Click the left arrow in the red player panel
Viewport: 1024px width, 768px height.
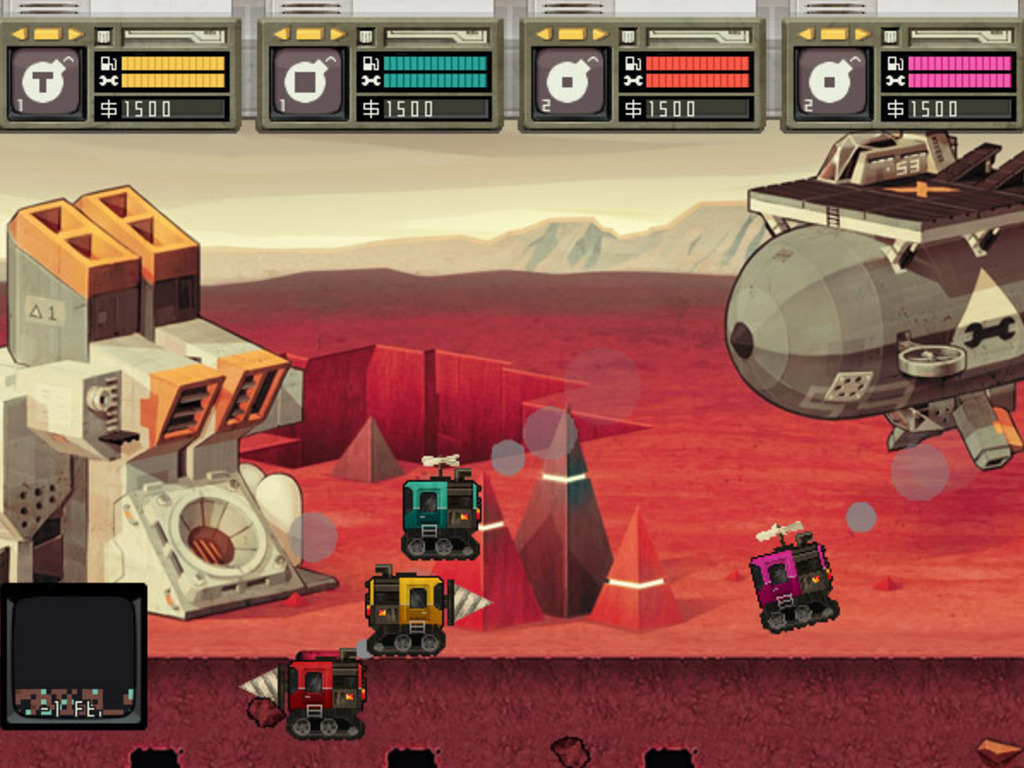(x=543, y=34)
